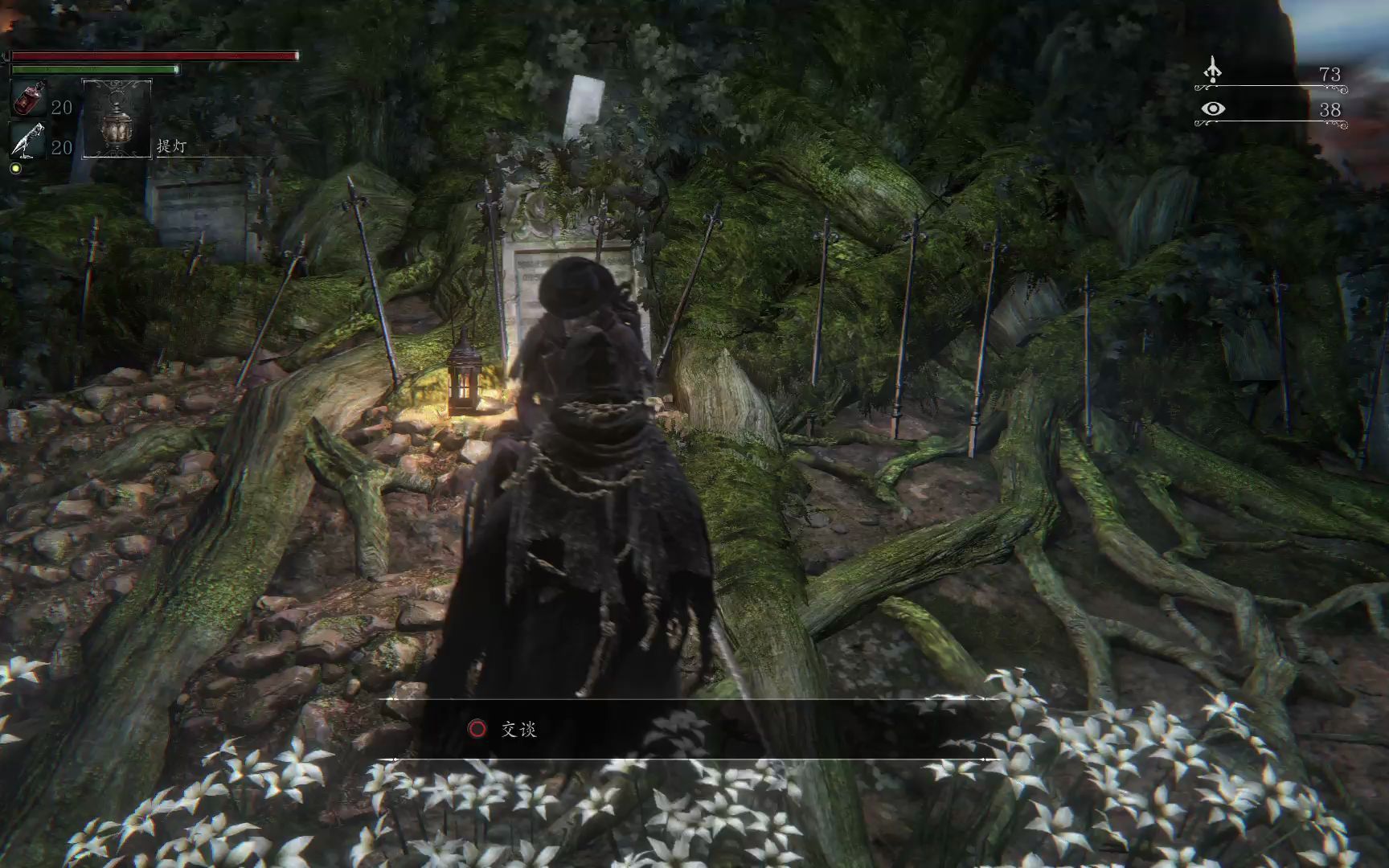
Task: Select the quicksilver bullet icon
Action: (29, 140)
